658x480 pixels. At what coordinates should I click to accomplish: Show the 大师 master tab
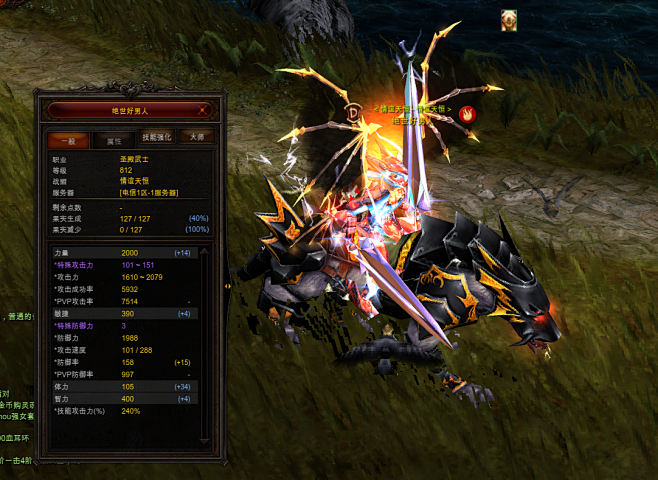point(198,138)
